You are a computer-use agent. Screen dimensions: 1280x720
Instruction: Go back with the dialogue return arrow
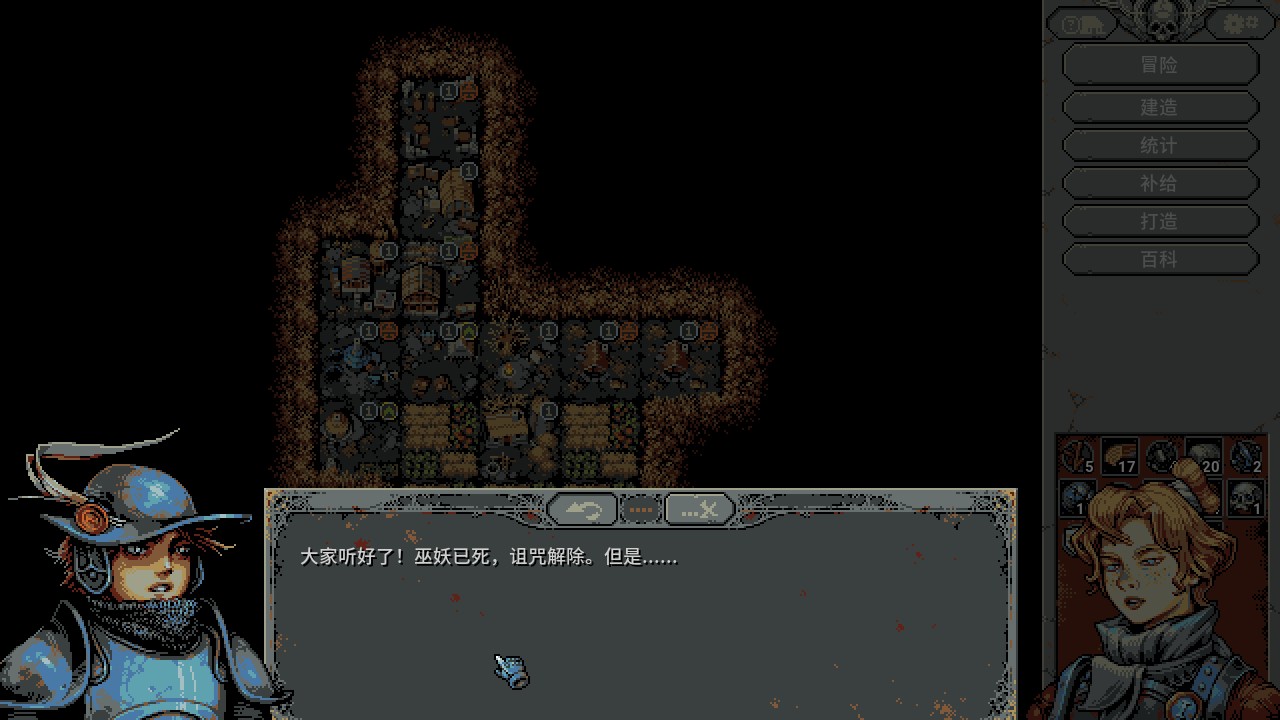(582, 510)
